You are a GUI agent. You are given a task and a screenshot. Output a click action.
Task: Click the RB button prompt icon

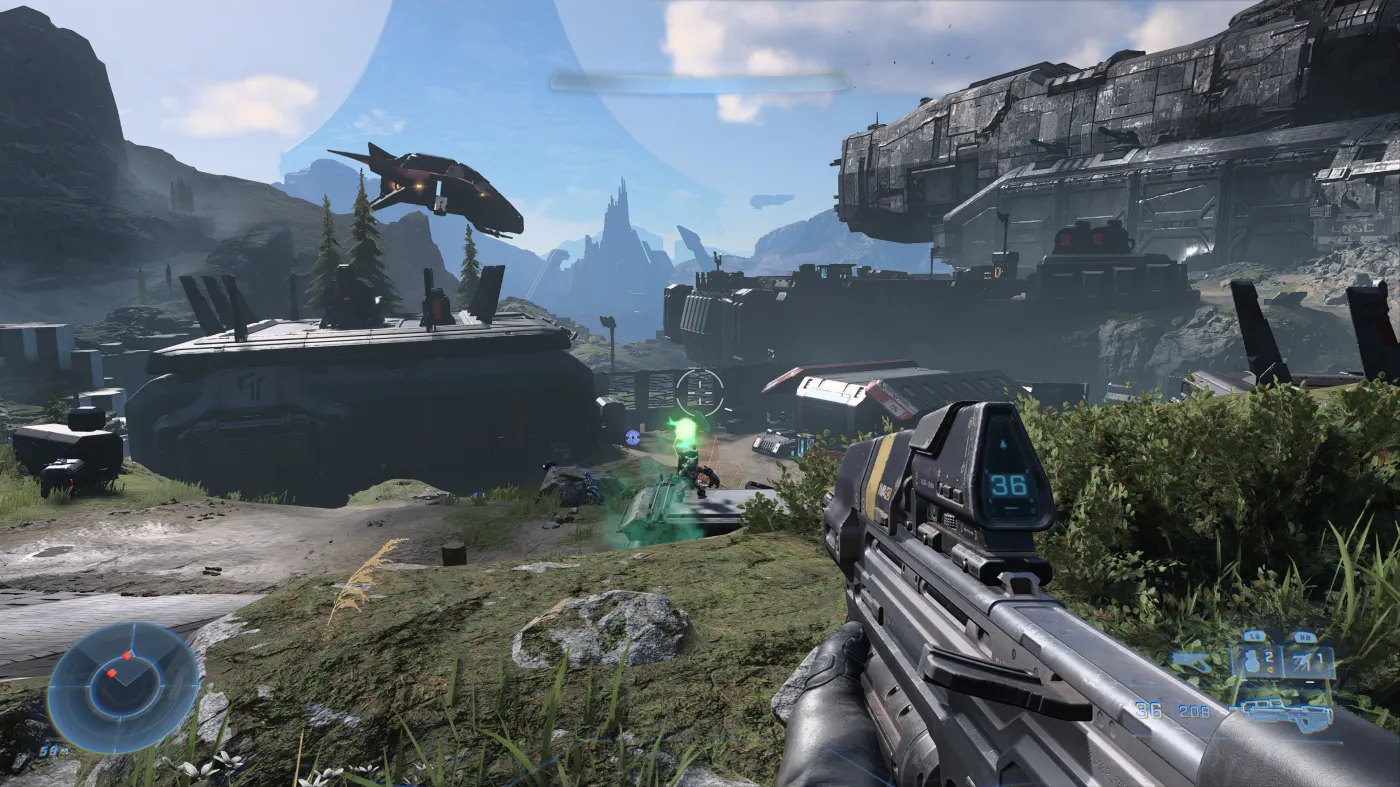1305,638
